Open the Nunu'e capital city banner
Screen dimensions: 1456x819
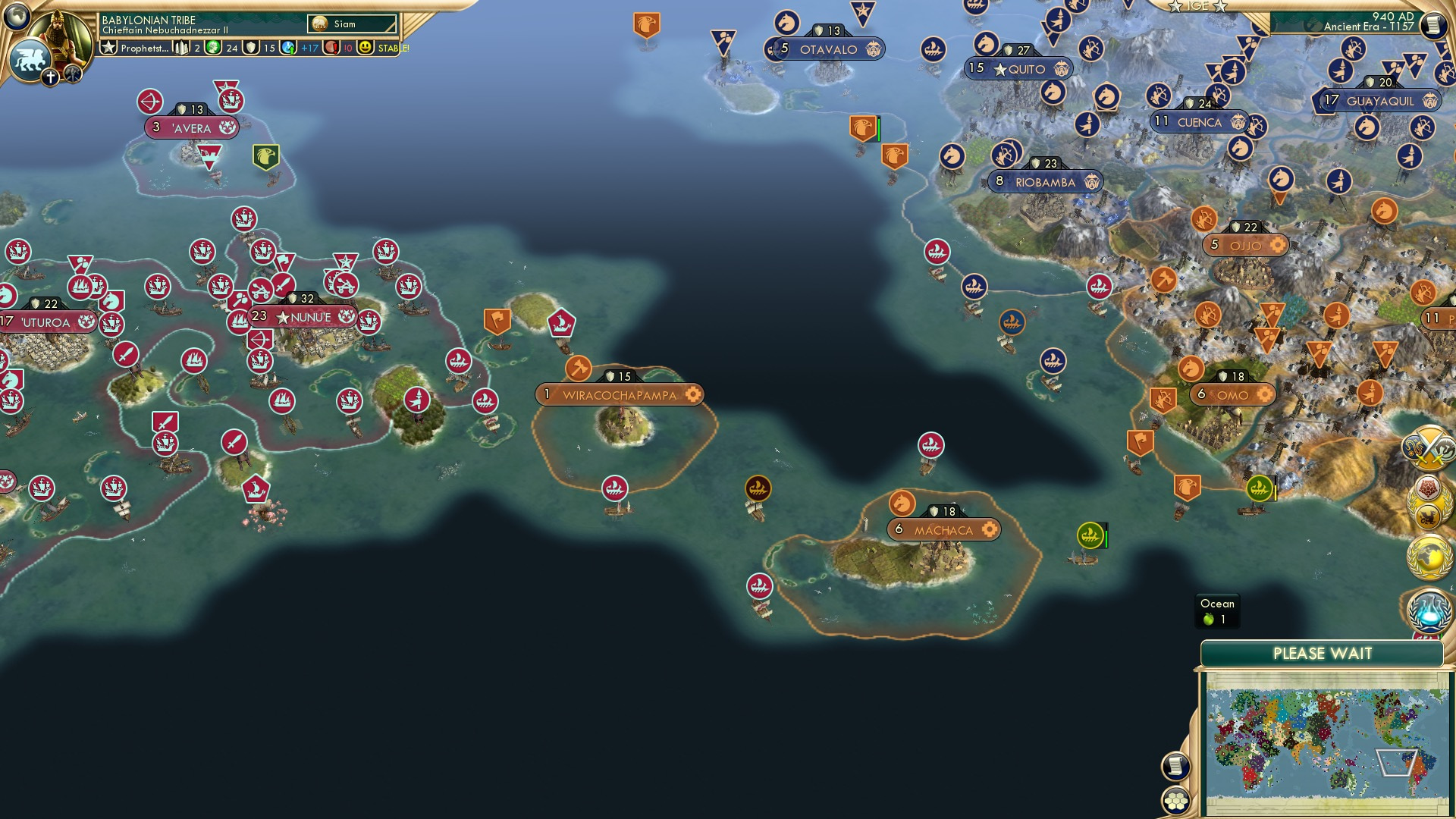pos(303,317)
